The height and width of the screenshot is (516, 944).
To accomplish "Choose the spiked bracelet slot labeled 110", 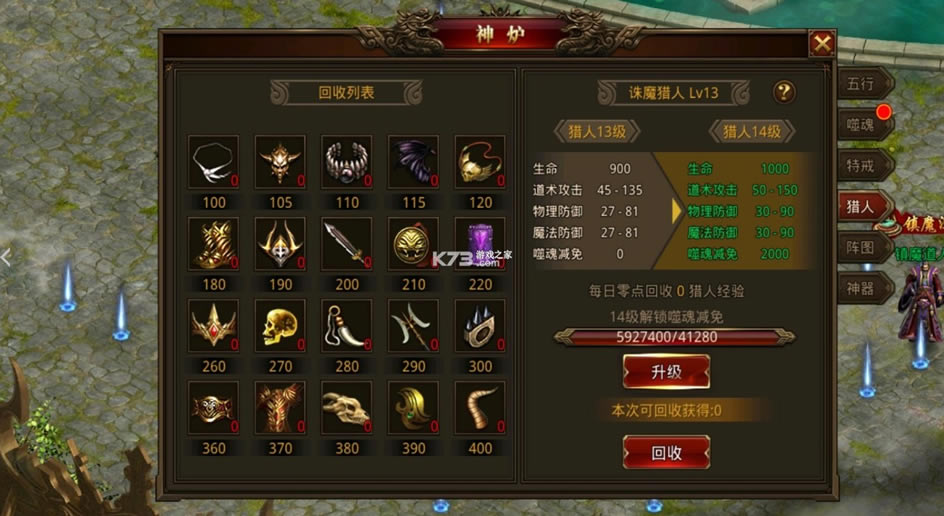I will [347, 162].
